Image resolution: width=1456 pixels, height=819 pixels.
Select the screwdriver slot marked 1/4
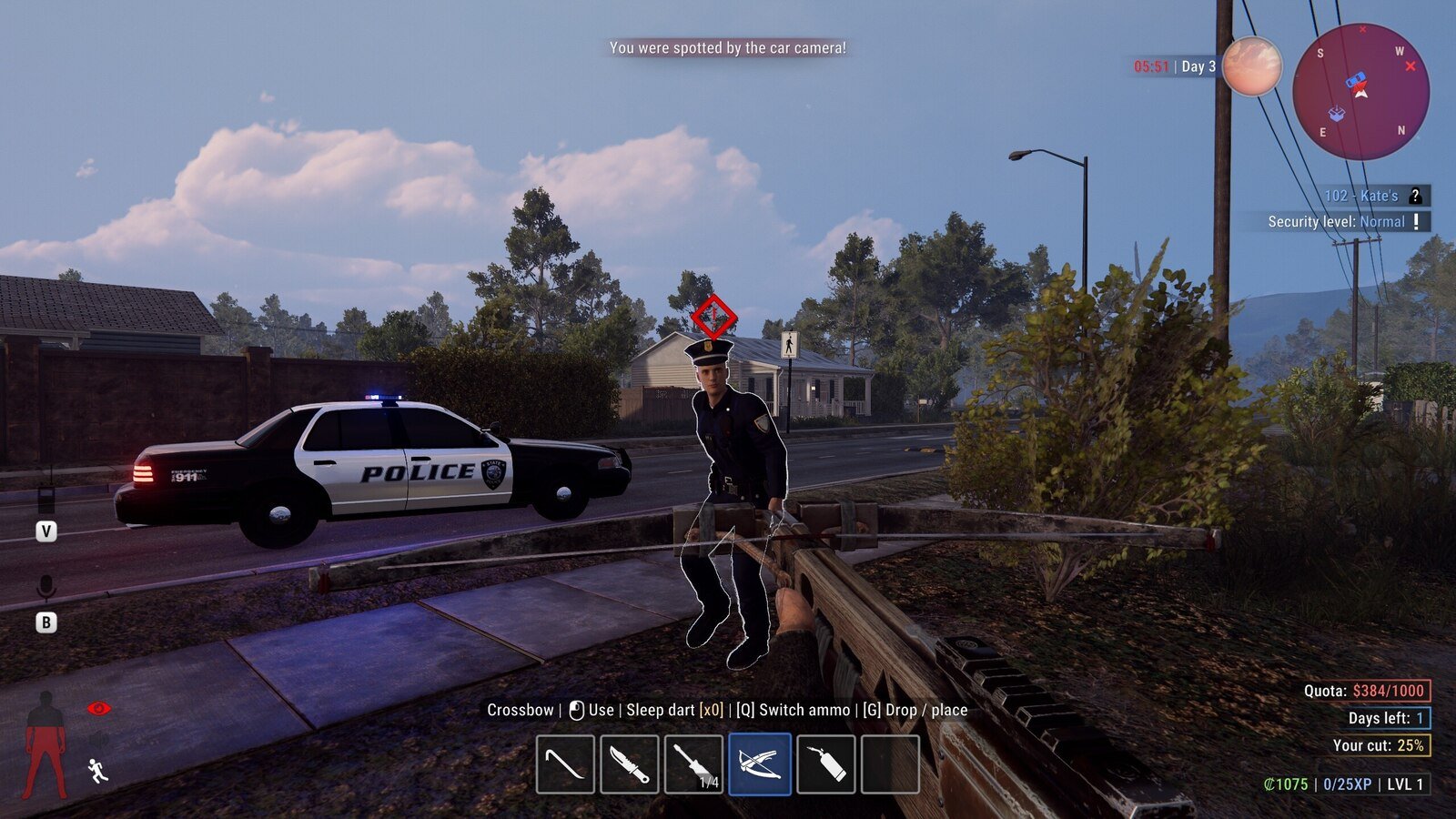(x=694, y=764)
